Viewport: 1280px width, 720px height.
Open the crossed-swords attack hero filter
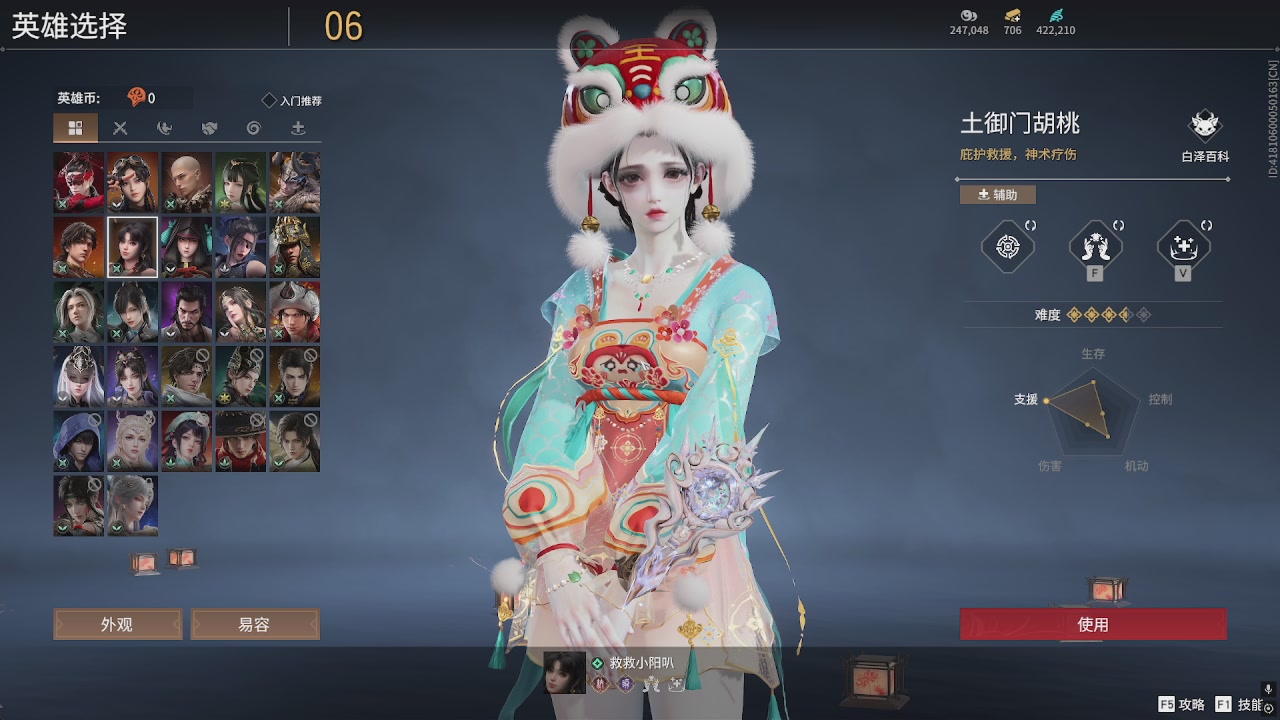tap(122, 128)
